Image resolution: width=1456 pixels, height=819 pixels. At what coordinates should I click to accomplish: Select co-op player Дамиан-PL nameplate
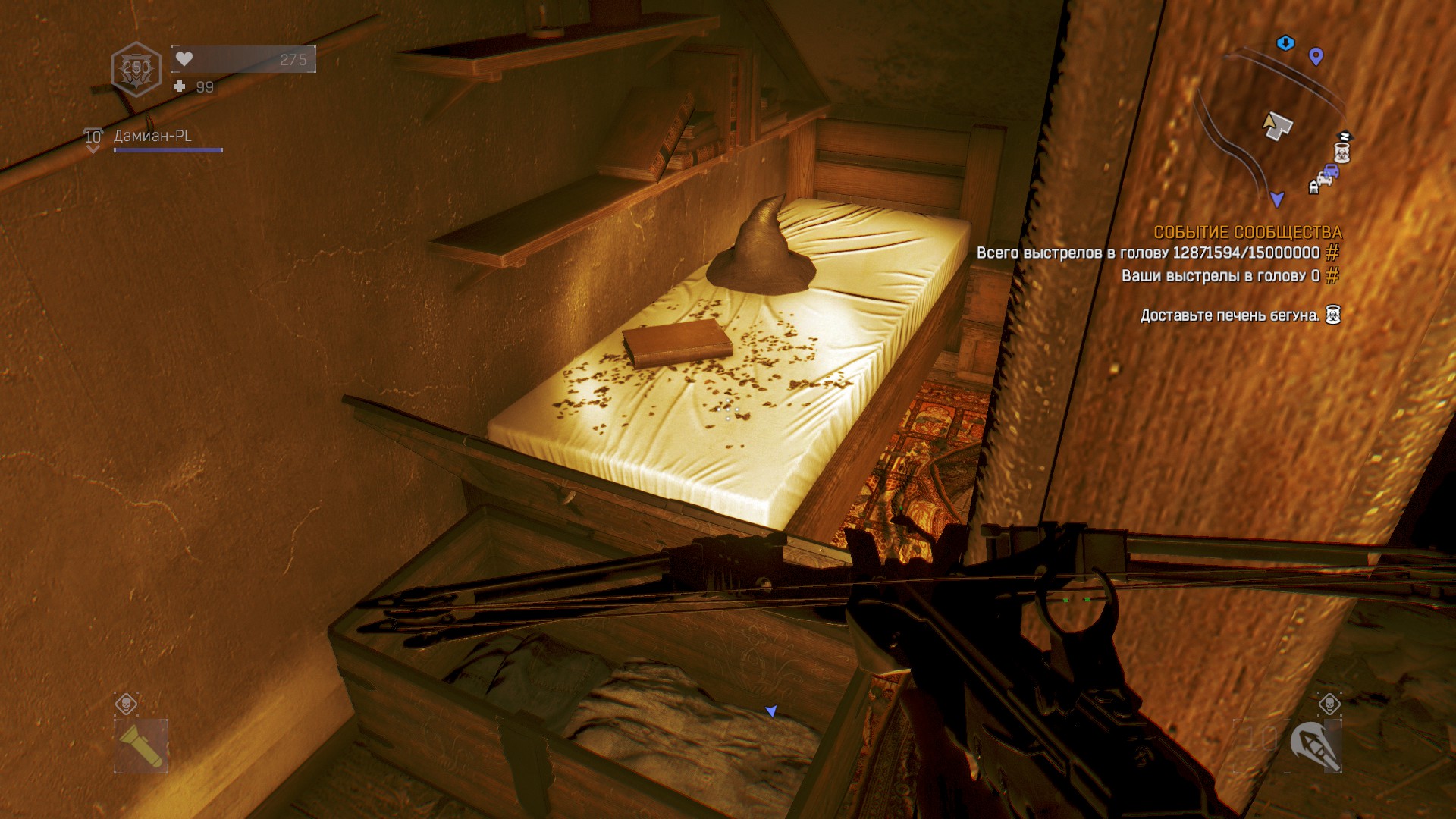[x=152, y=136]
